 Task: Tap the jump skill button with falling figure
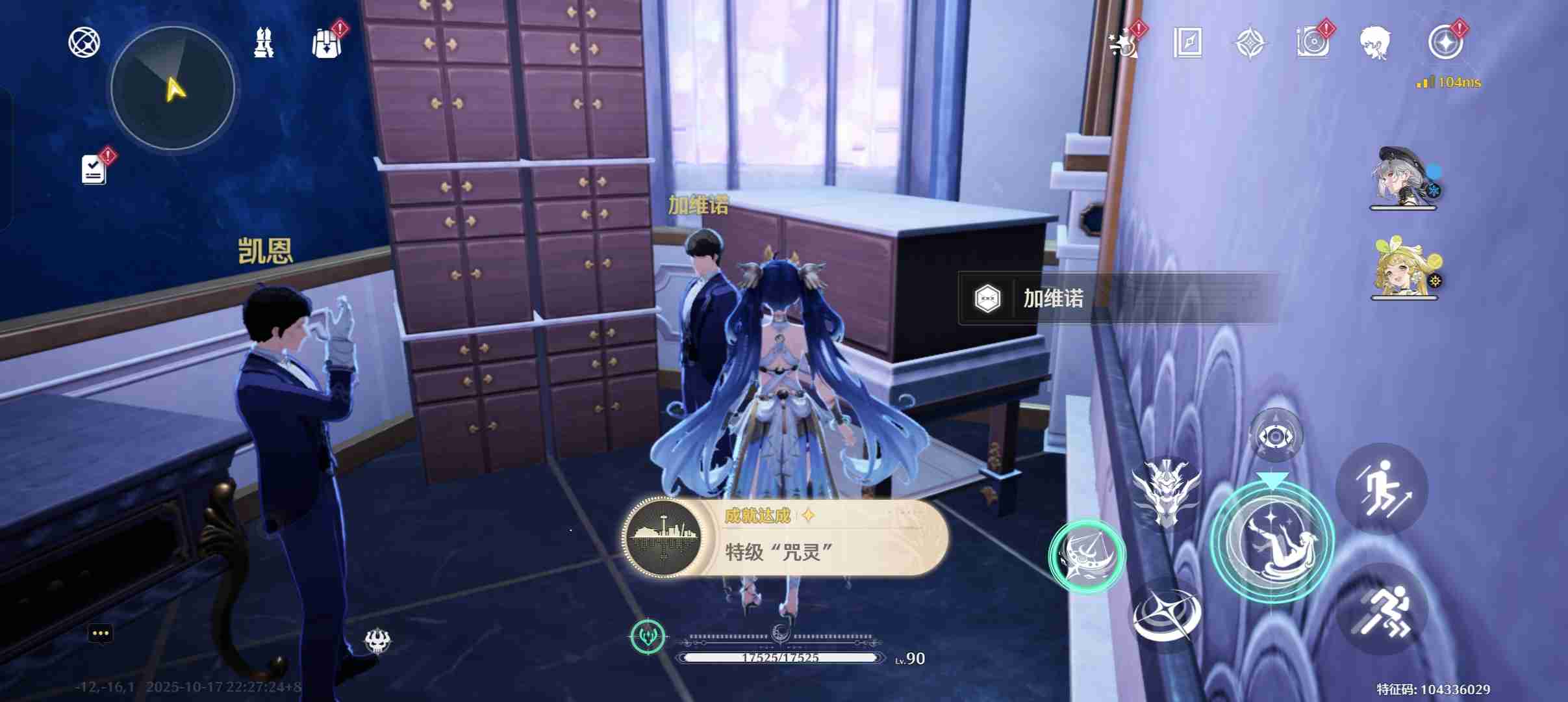coord(1272,543)
